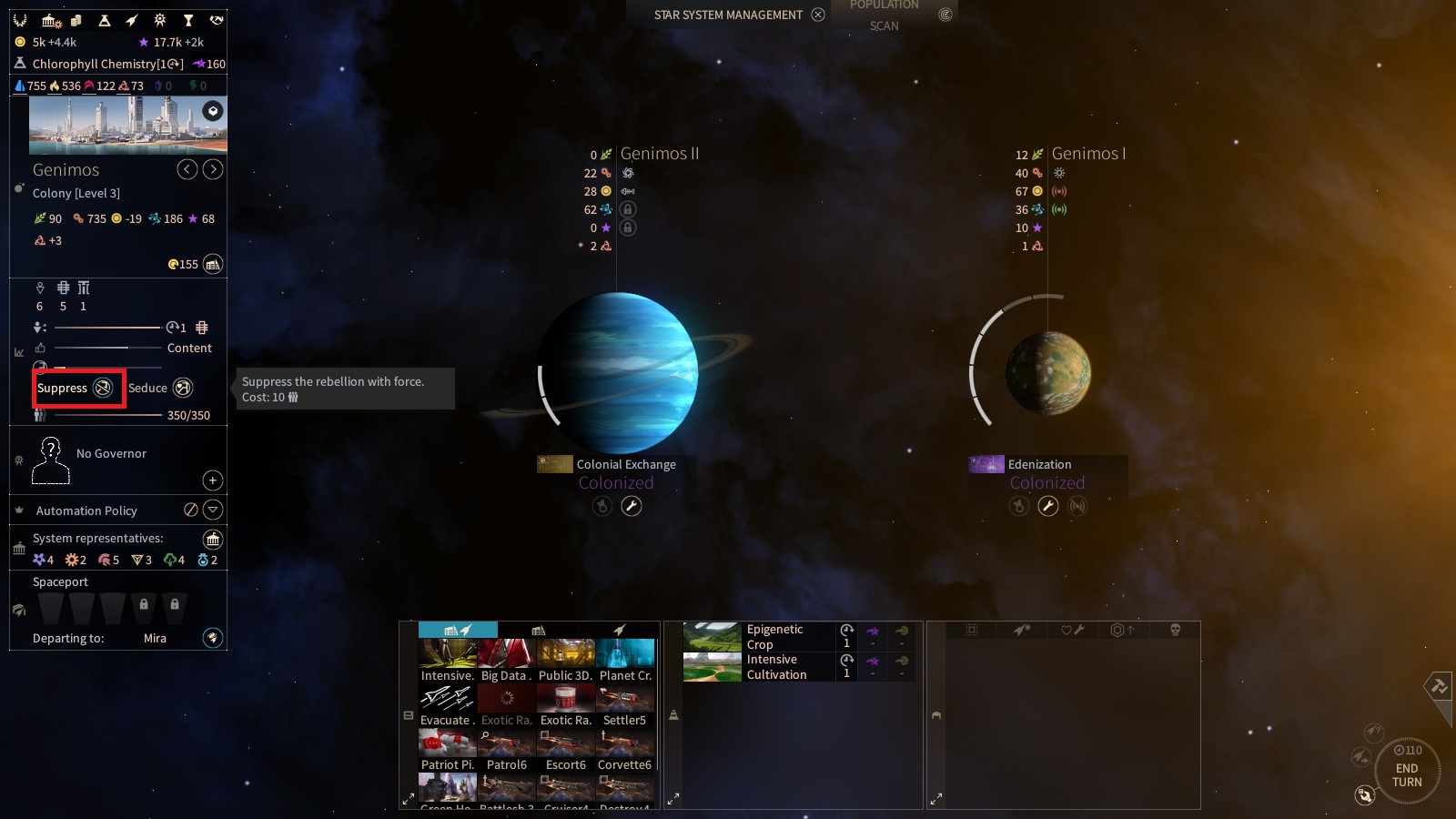Go to the next star system
The height and width of the screenshot is (819, 1456).
pos(213,169)
